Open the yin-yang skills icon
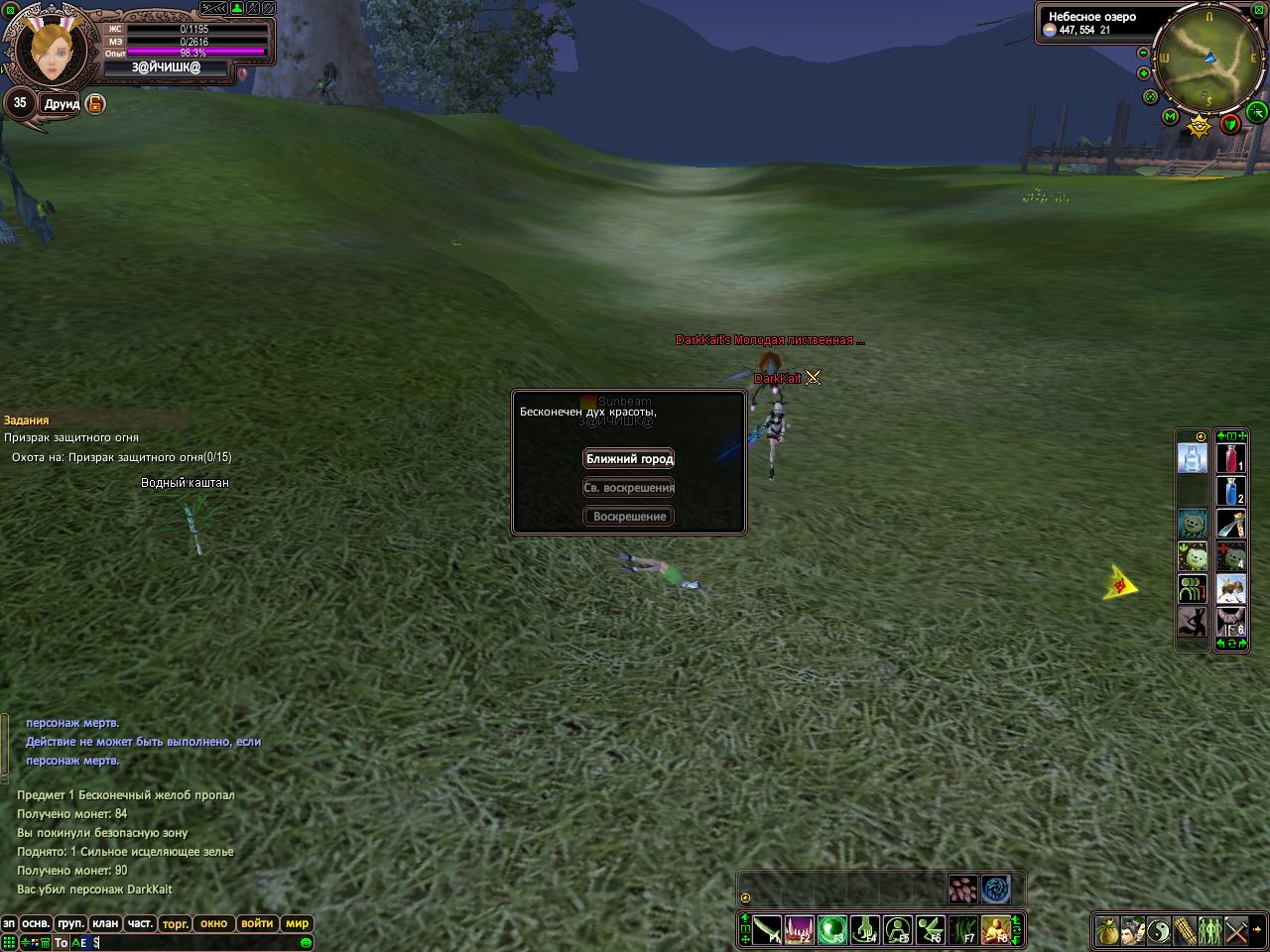Screen dimensions: 1270x952 click(1160, 931)
